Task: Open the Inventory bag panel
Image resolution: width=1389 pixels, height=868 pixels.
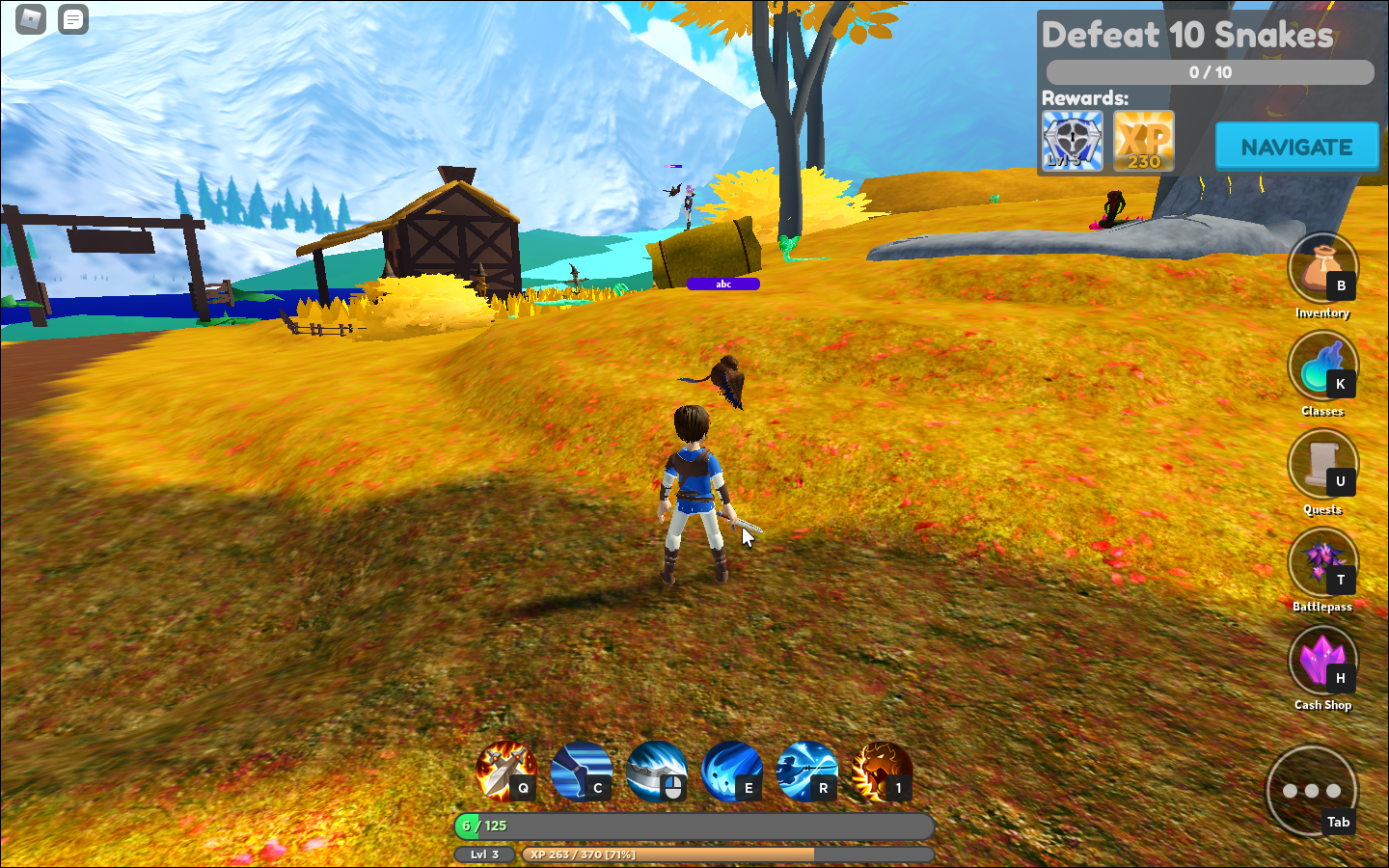Action: (x=1322, y=268)
